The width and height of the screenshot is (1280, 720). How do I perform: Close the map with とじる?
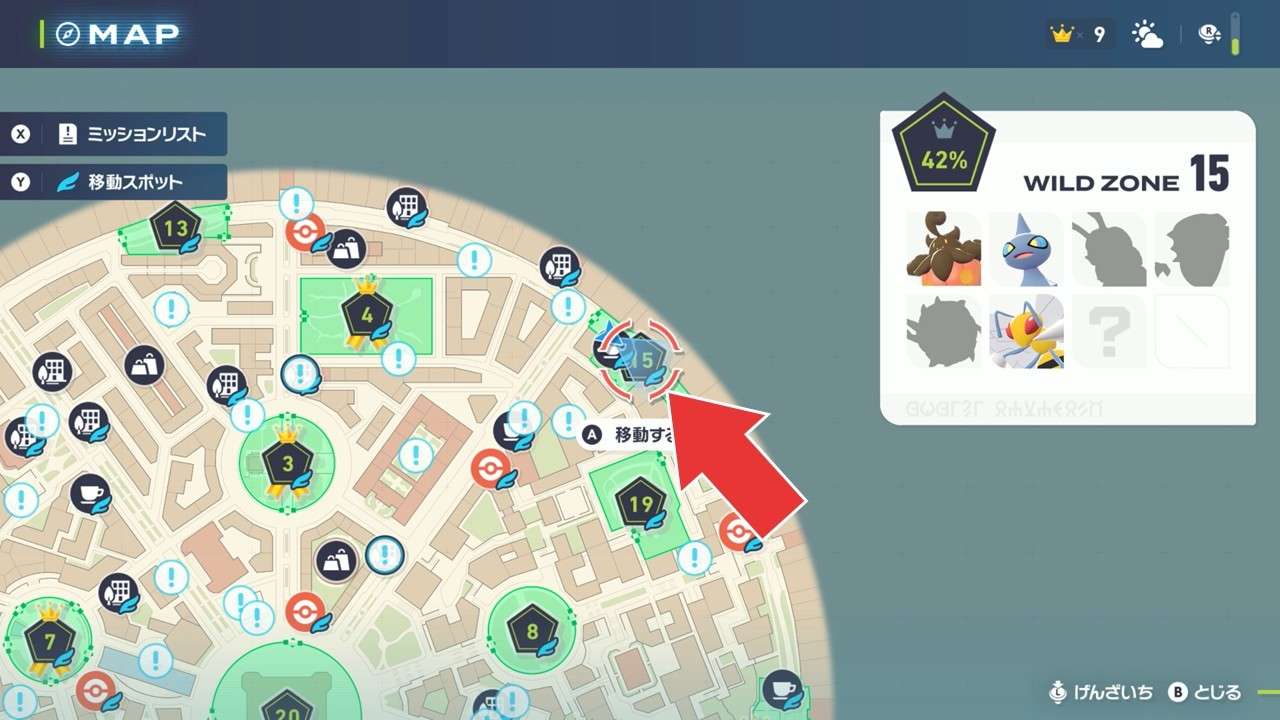pyautogui.click(x=1205, y=692)
